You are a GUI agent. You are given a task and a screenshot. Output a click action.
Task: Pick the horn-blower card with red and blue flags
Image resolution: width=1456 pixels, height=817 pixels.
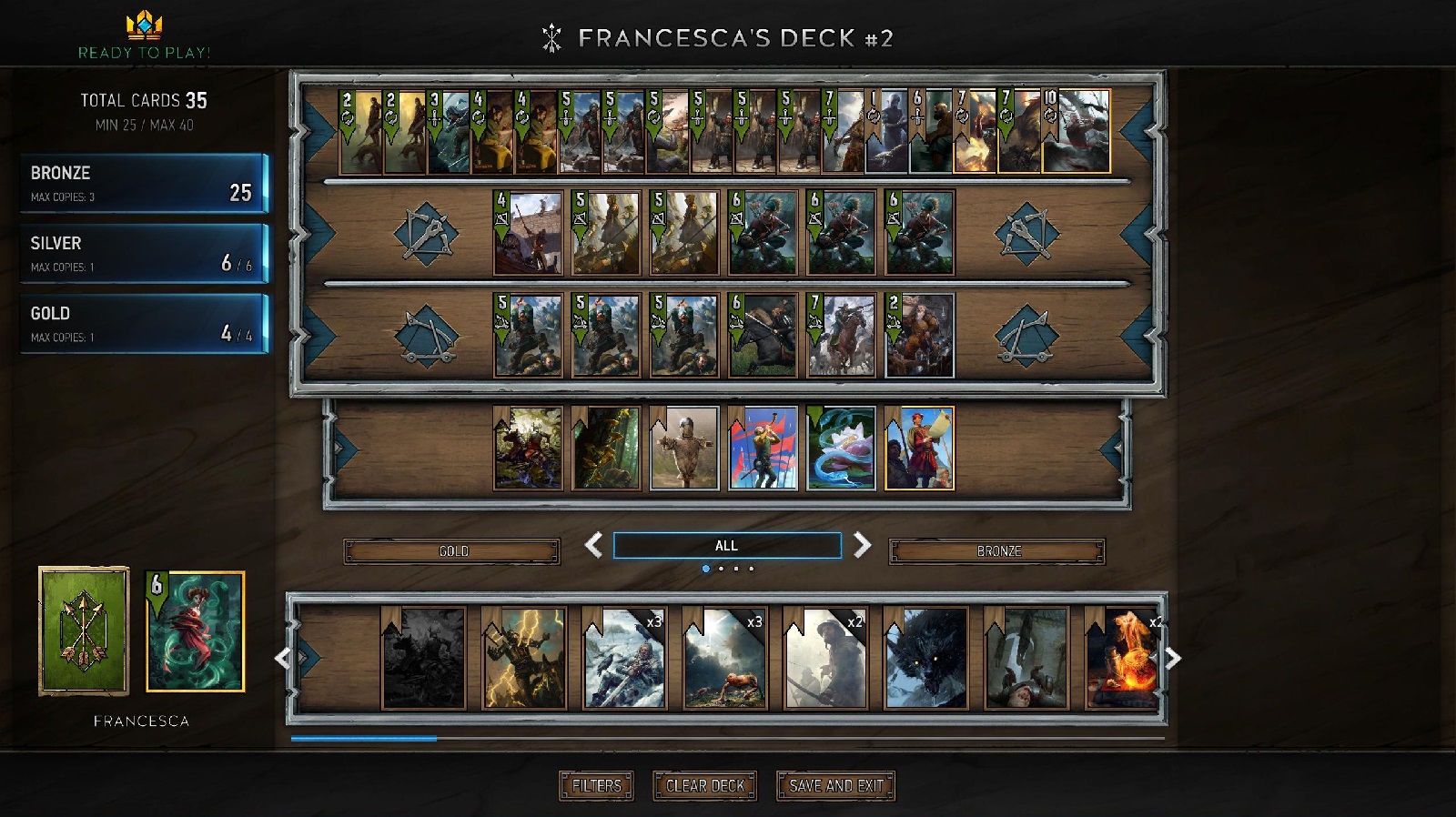click(763, 449)
